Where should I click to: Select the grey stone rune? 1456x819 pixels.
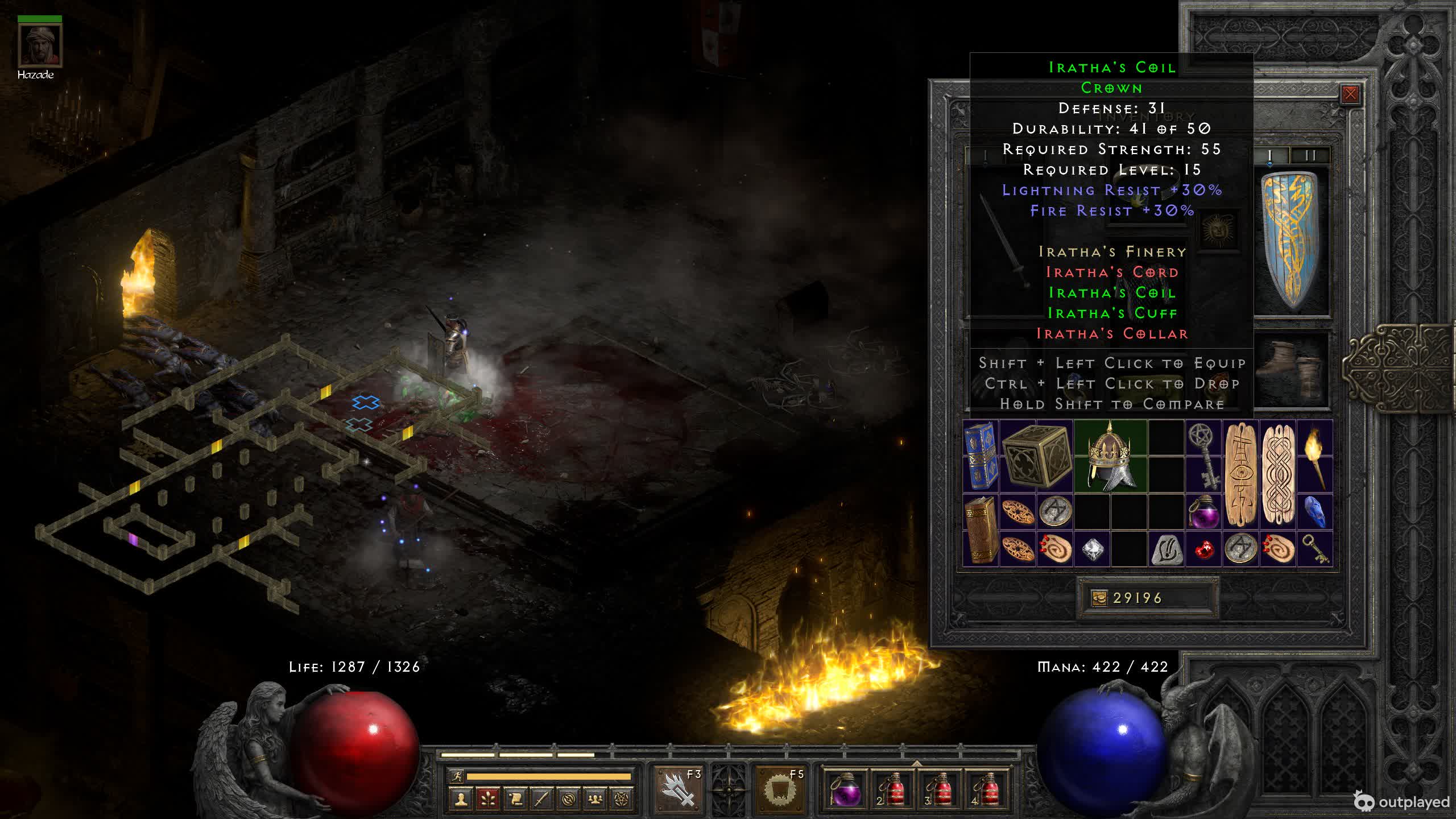[1166, 549]
